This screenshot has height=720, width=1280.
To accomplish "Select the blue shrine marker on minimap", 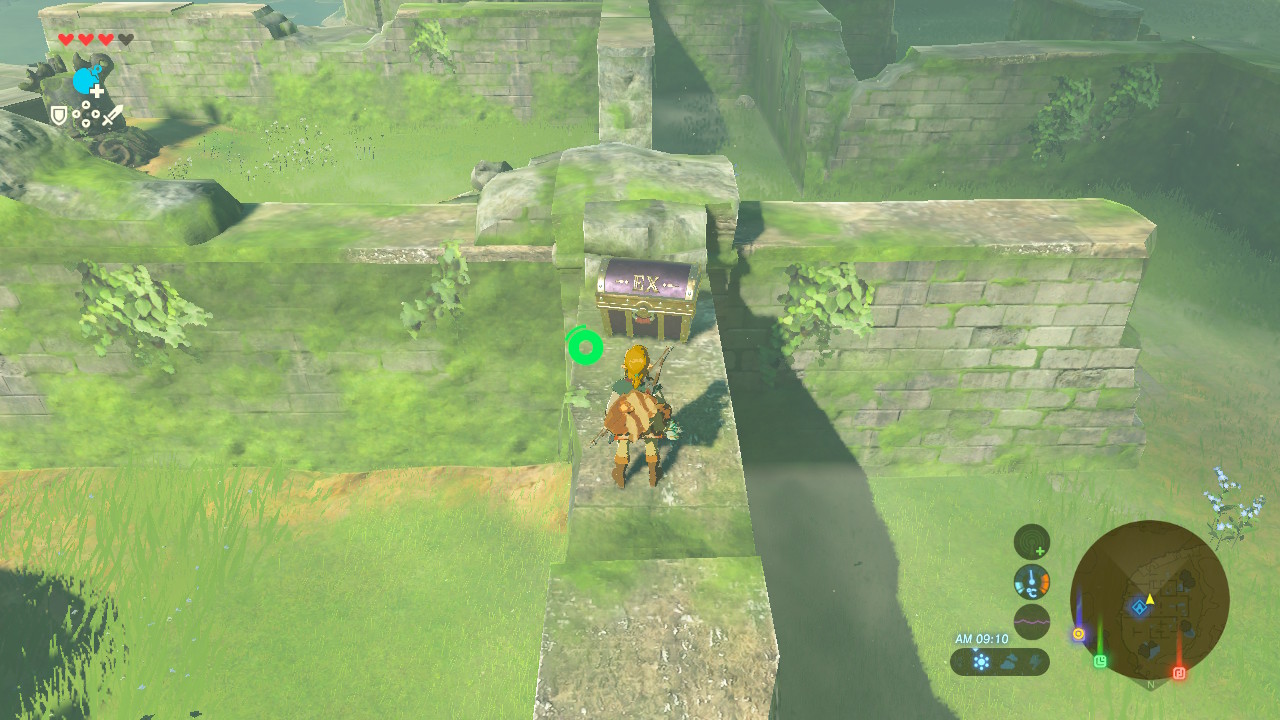I will click(1139, 607).
